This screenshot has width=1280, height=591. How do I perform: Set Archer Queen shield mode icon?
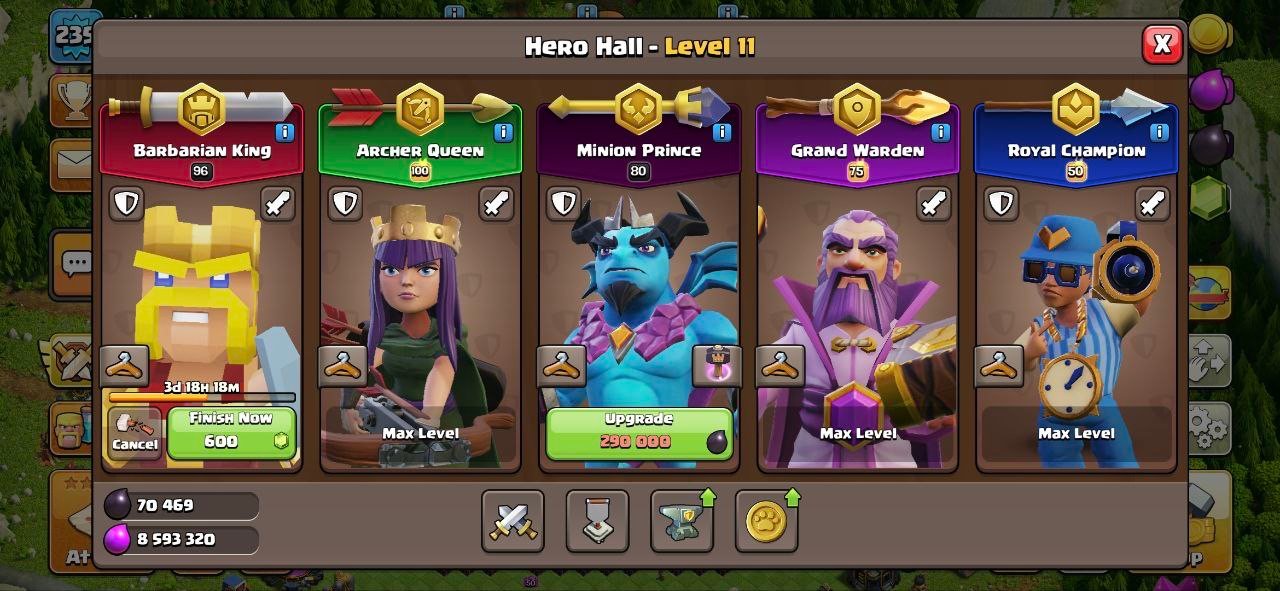click(x=345, y=204)
